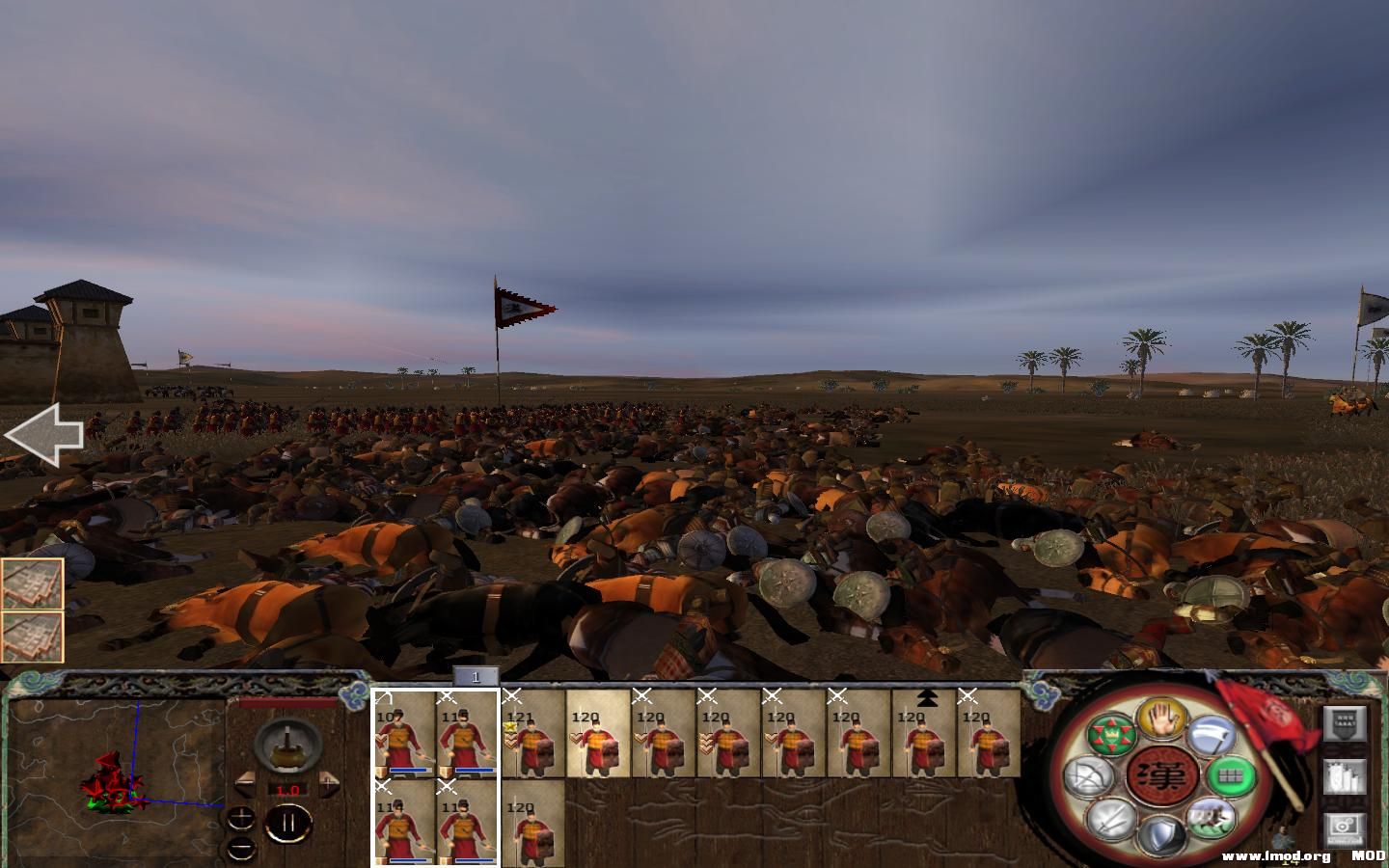Open the group formations star menu
Viewport: 1389px width, 868px height.
(x=1112, y=734)
